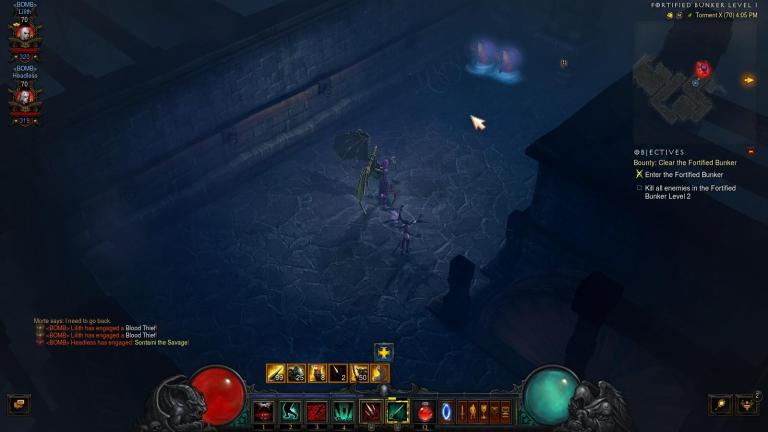This screenshot has width=768, height=432.
Task: Open the Fortified Bunker bounty objective
Action: (x=685, y=162)
